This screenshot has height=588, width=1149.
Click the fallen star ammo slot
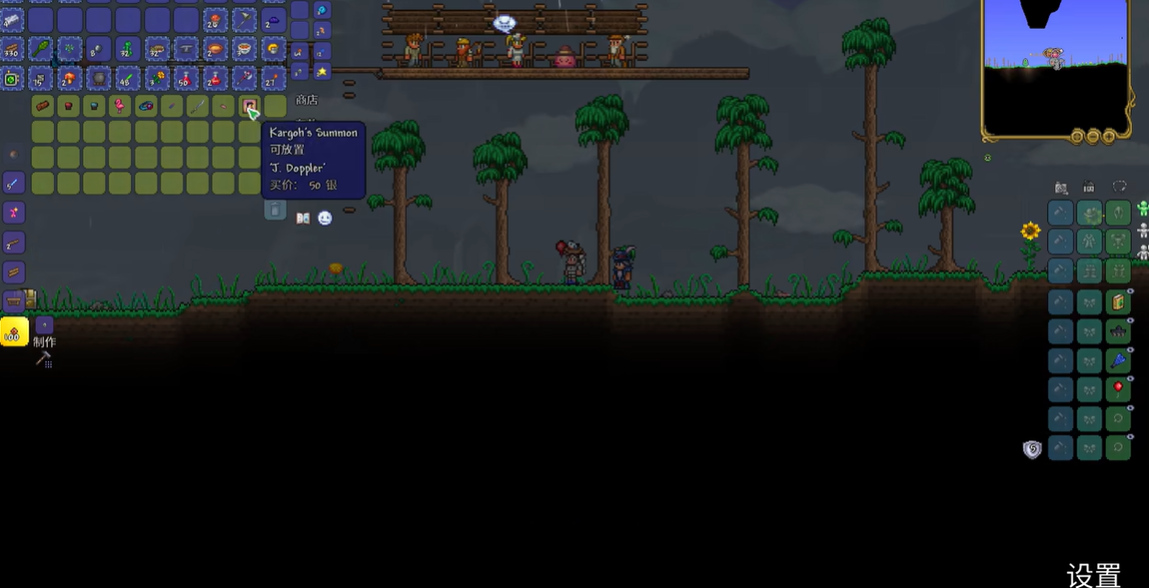322,71
